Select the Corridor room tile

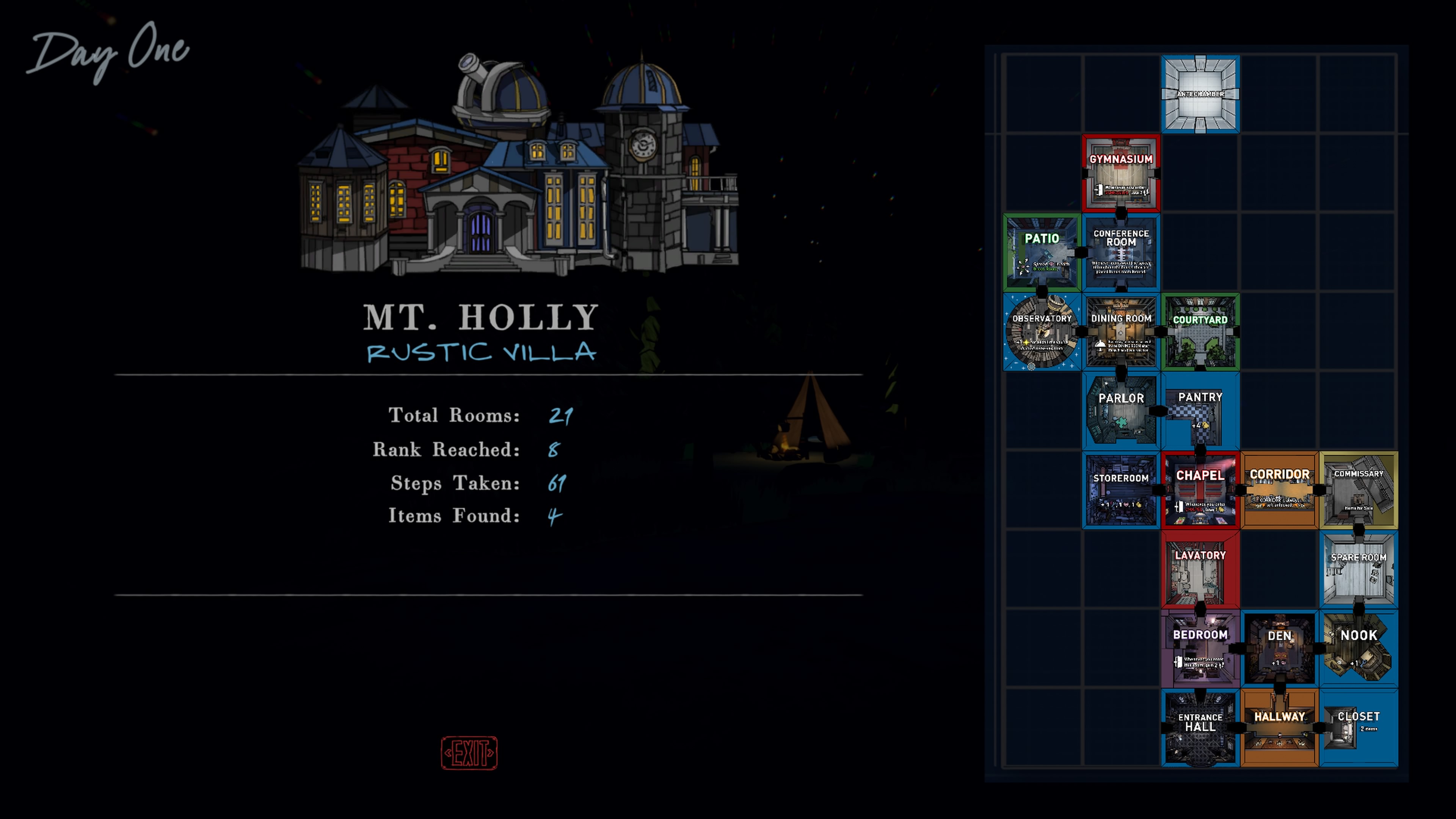(1279, 490)
